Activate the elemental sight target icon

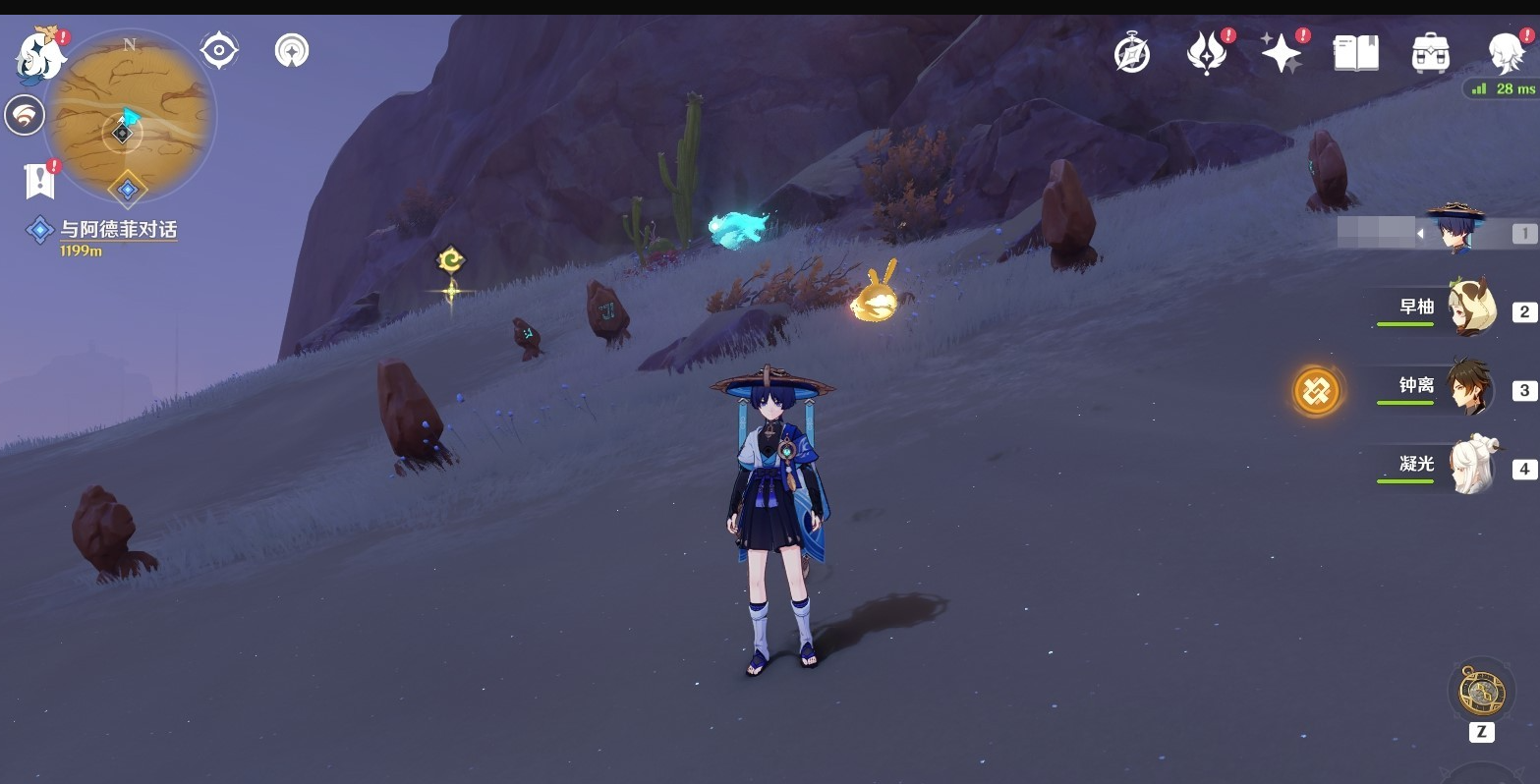tap(218, 50)
